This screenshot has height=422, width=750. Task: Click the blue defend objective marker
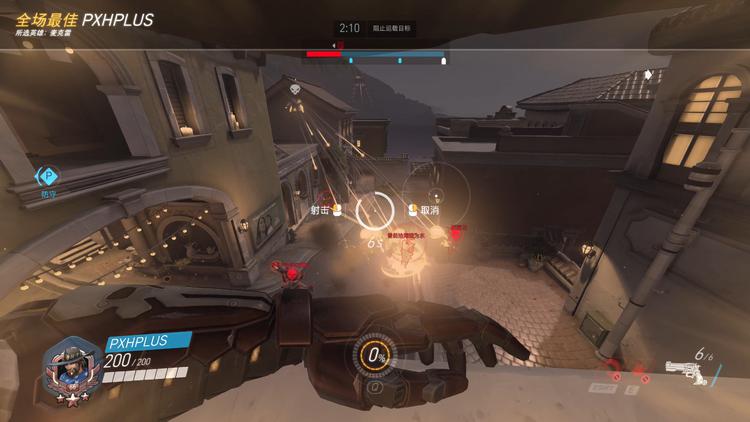48,177
